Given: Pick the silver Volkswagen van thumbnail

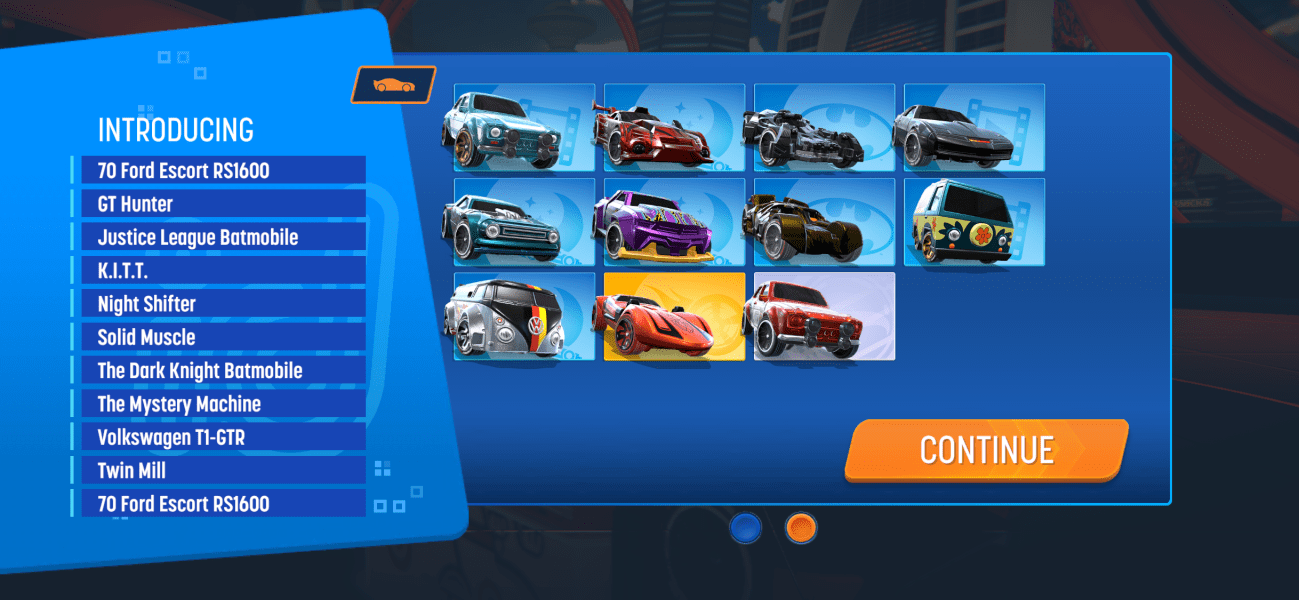Looking at the screenshot, I should point(523,316).
